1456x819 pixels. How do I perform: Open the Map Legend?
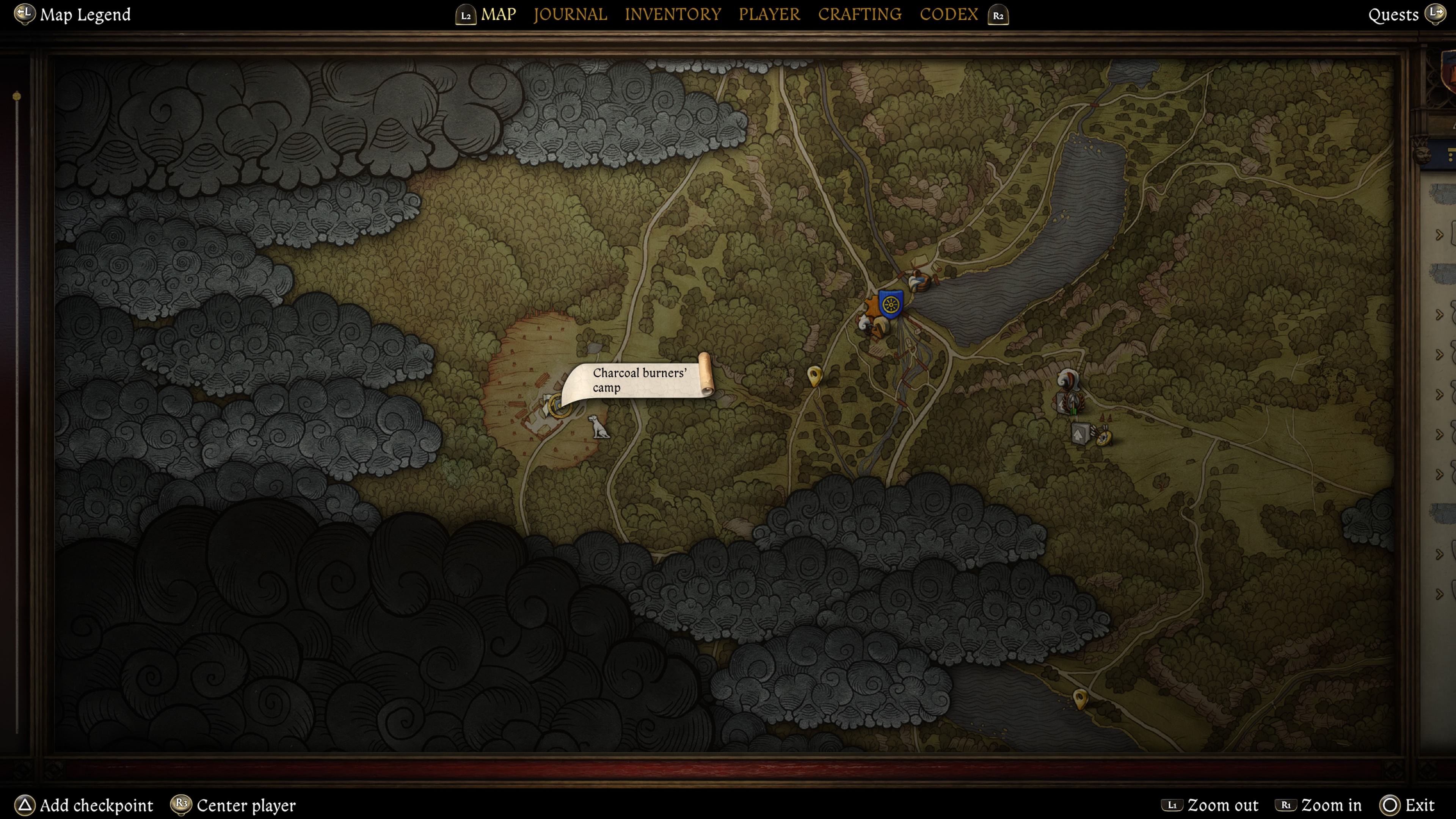(85, 15)
